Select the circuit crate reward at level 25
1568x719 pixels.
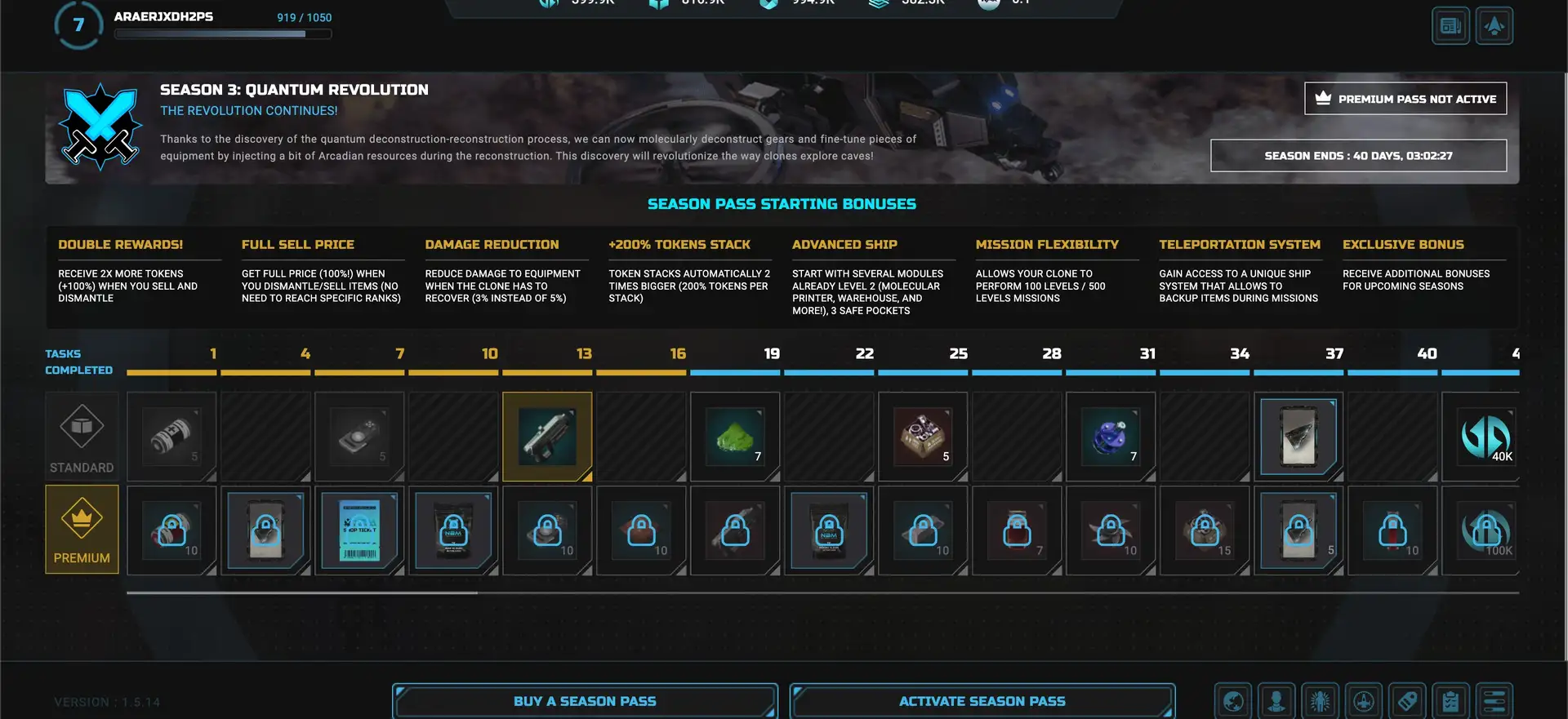pyautogui.click(x=923, y=437)
